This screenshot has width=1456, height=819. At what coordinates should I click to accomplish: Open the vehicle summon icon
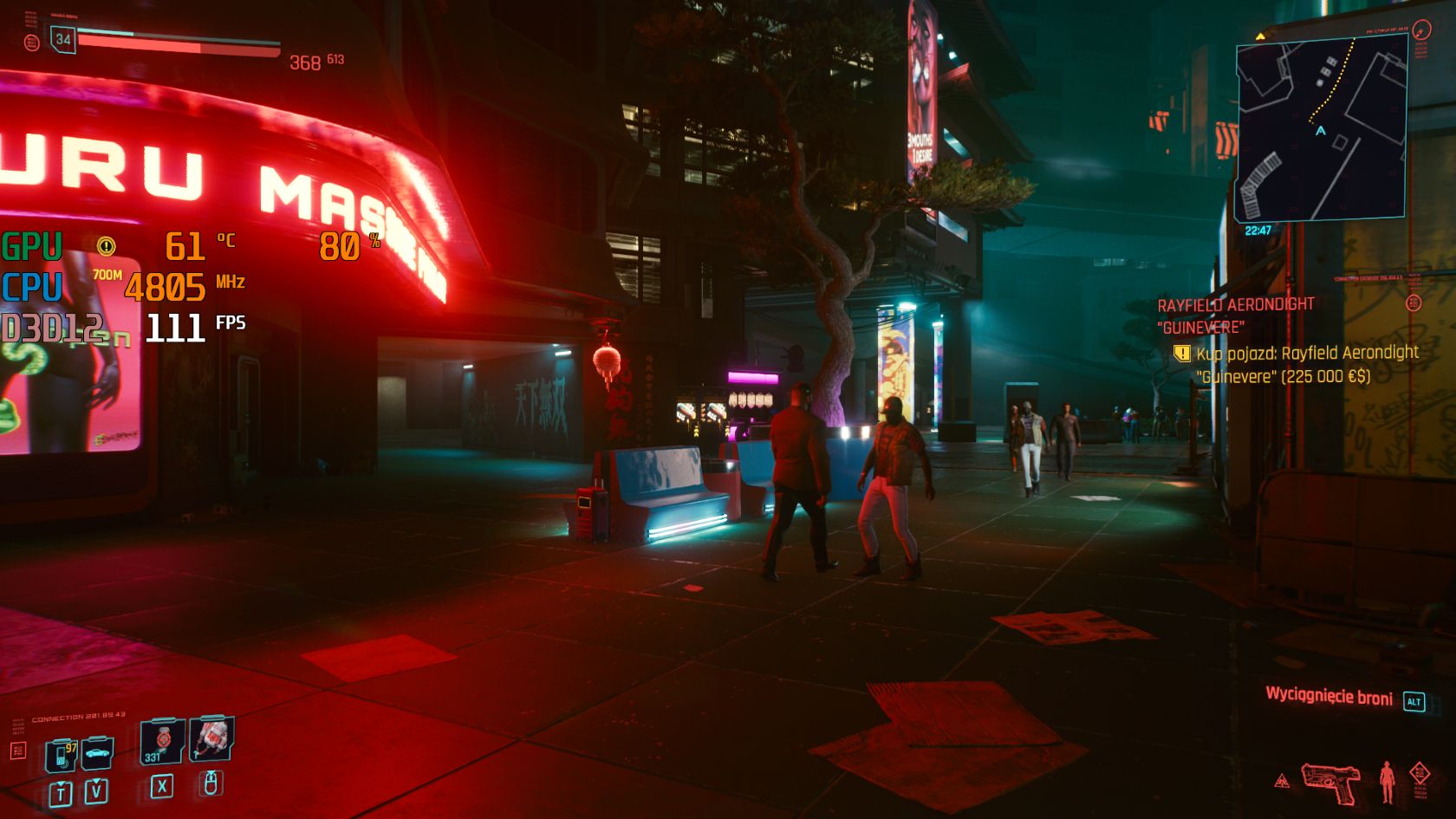point(97,754)
